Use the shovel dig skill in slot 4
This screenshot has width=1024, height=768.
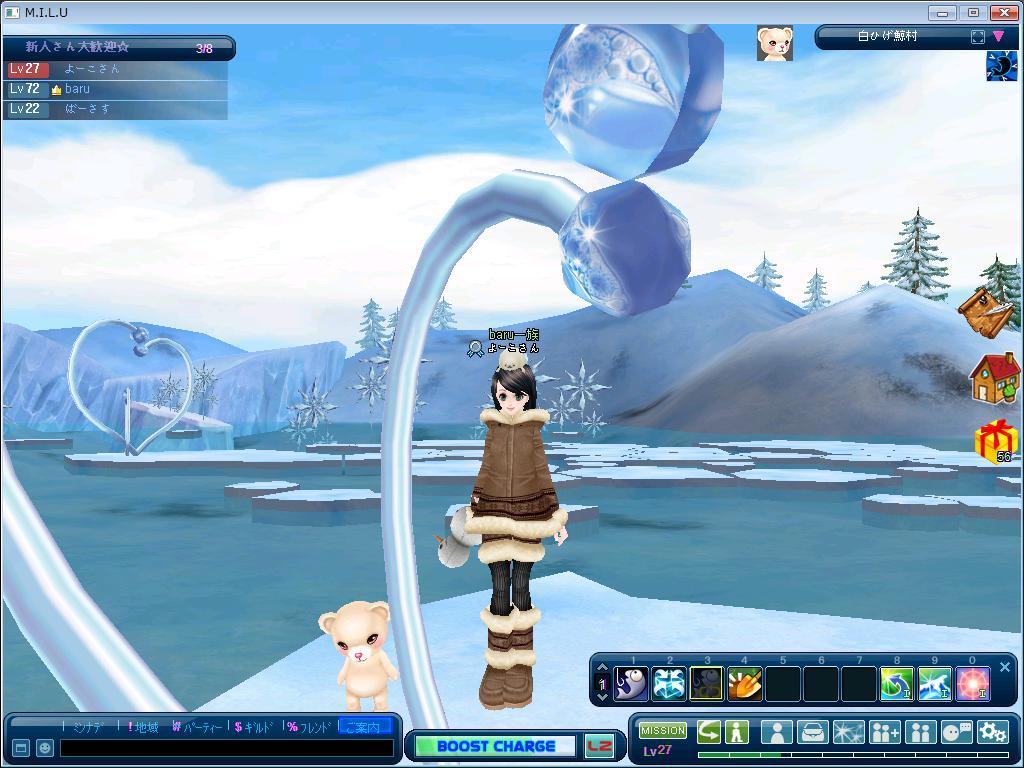(x=744, y=684)
